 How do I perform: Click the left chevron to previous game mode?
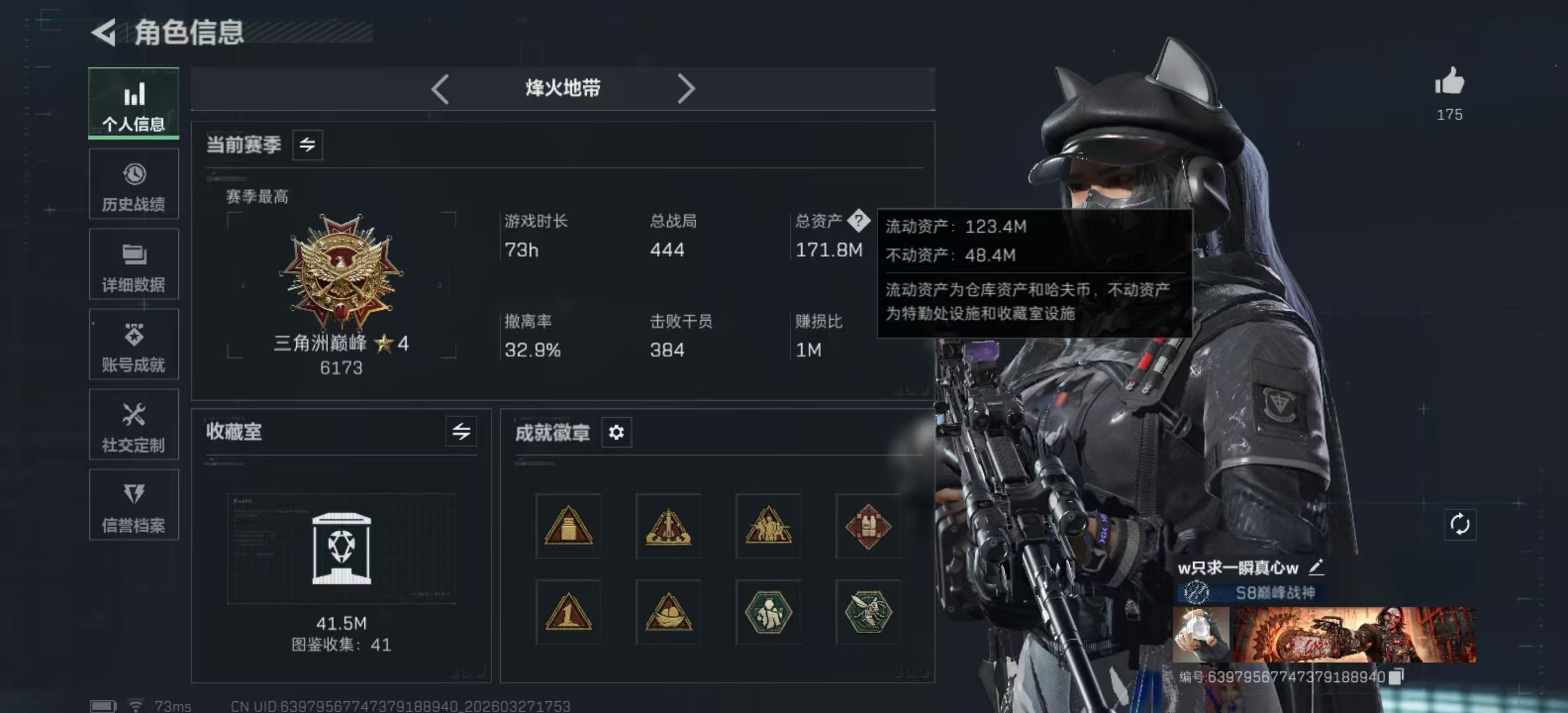[x=440, y=88]
